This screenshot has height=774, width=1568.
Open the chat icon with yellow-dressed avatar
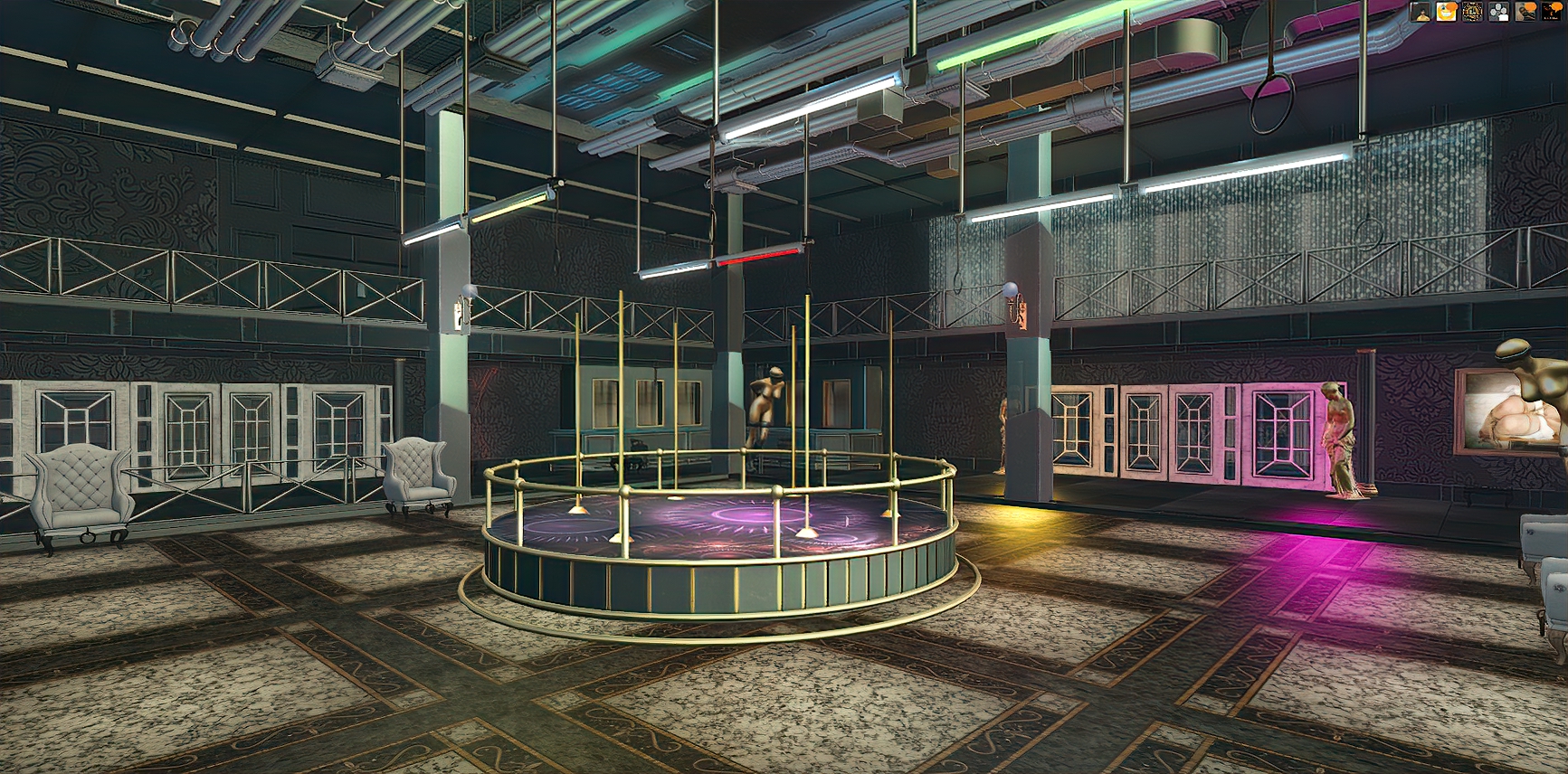1421,12
